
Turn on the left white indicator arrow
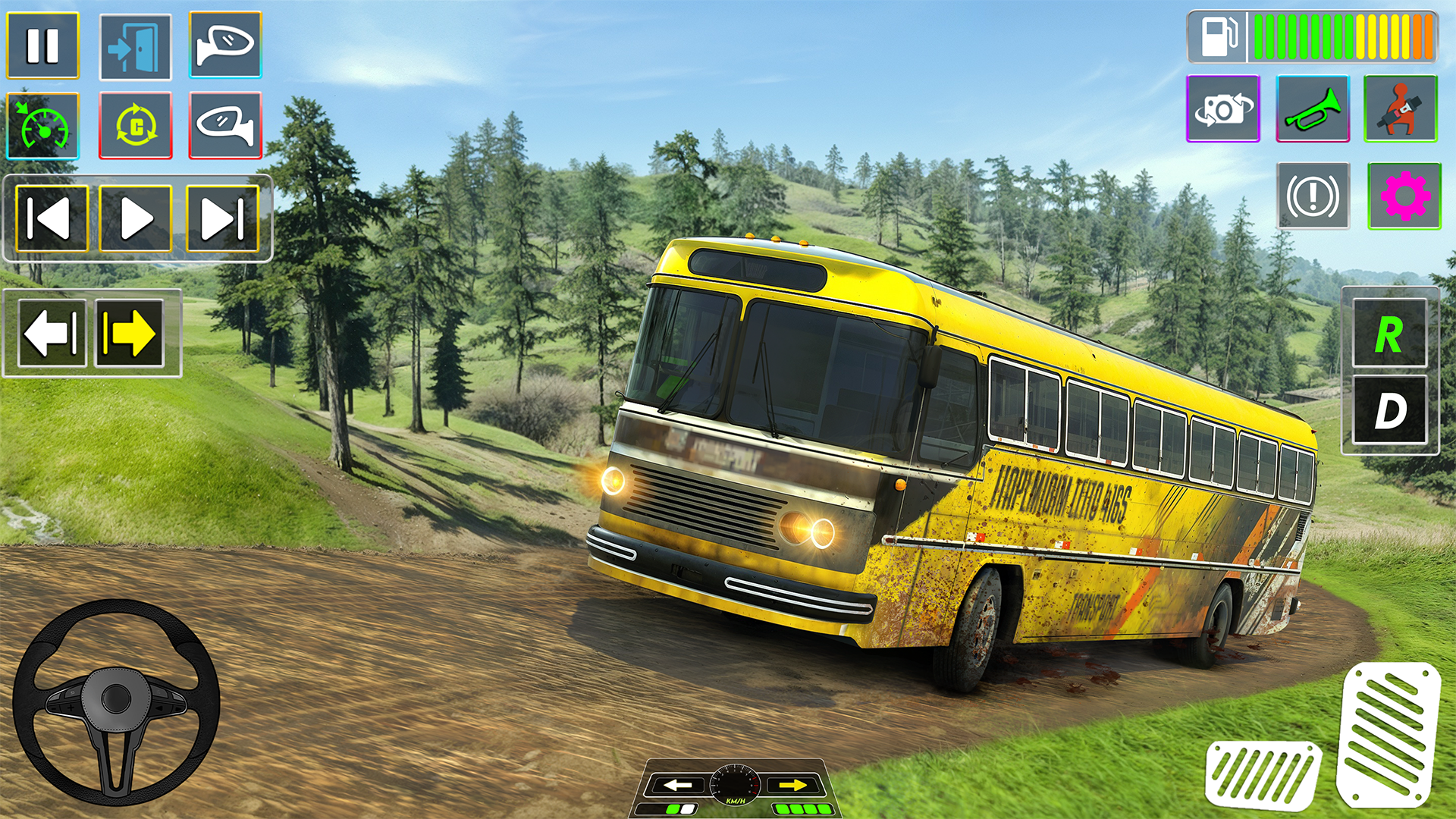point(52,333)
